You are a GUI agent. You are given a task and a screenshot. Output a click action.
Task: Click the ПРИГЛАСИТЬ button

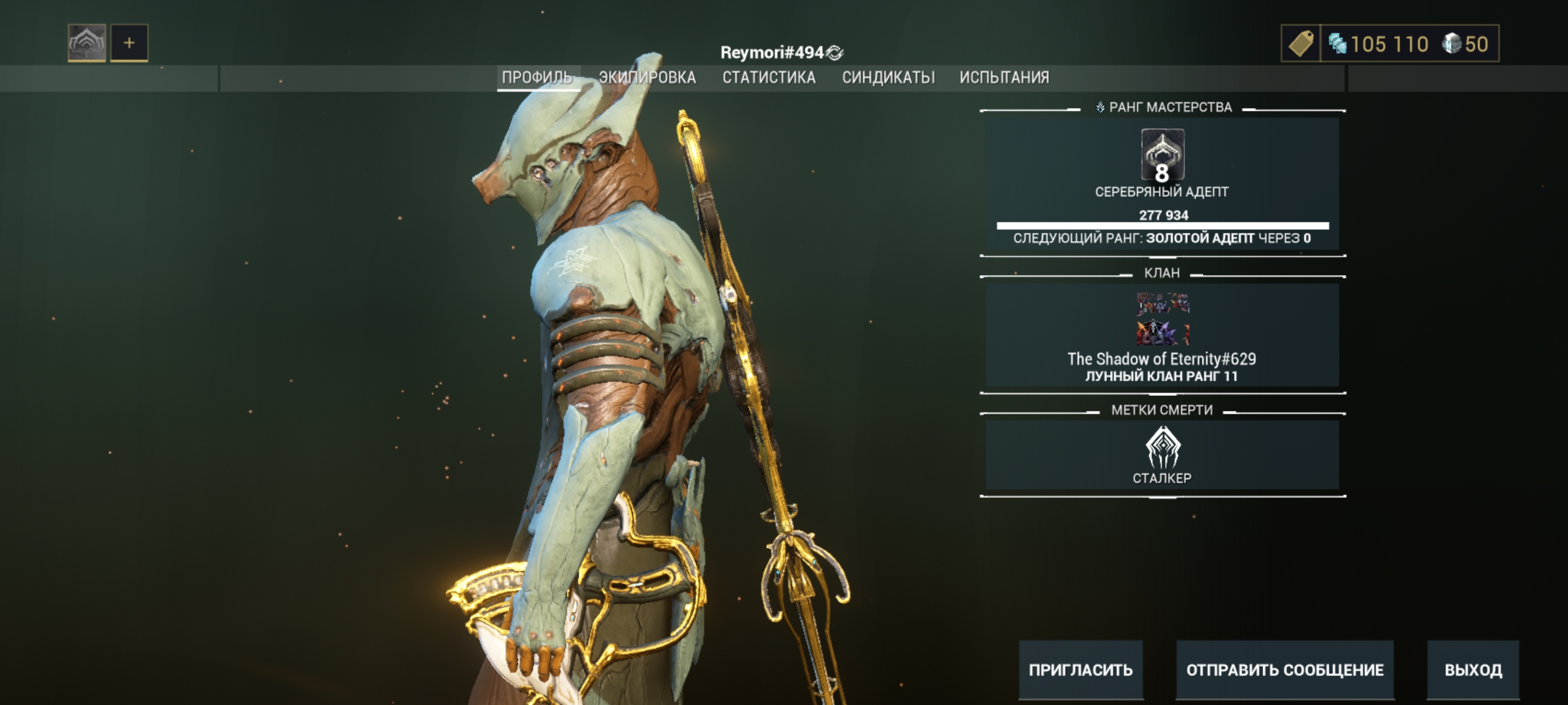click(1081, 670)
